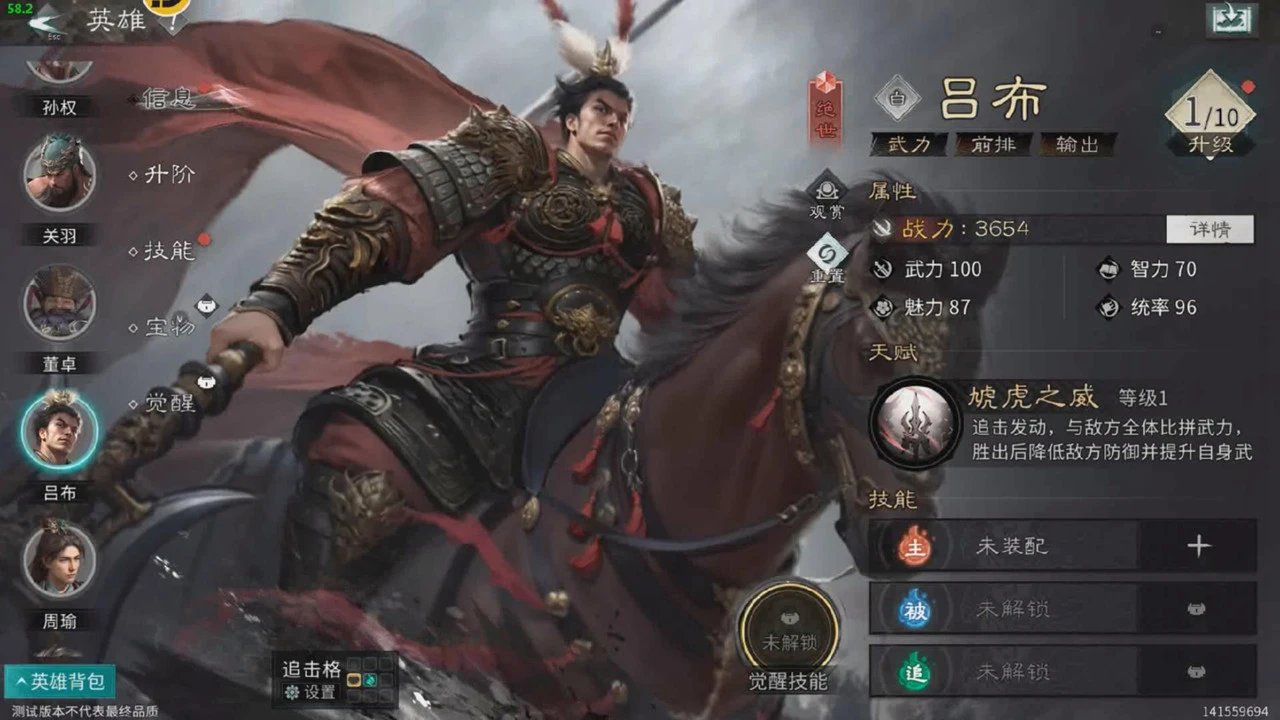
Task: Click the locked 觉醒技能 circle
Action: coord(789,628)
